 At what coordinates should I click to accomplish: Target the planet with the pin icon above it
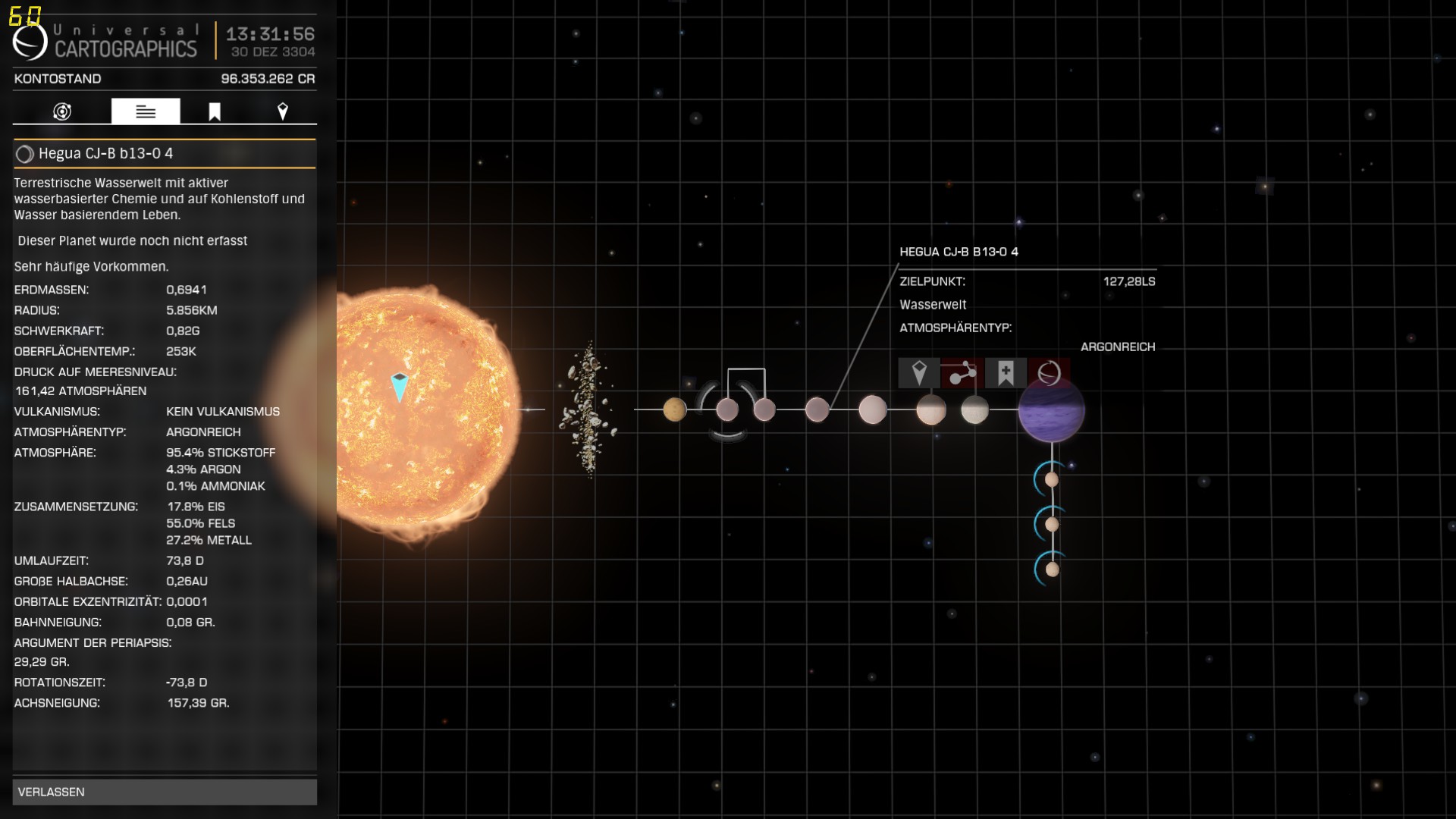919,373
